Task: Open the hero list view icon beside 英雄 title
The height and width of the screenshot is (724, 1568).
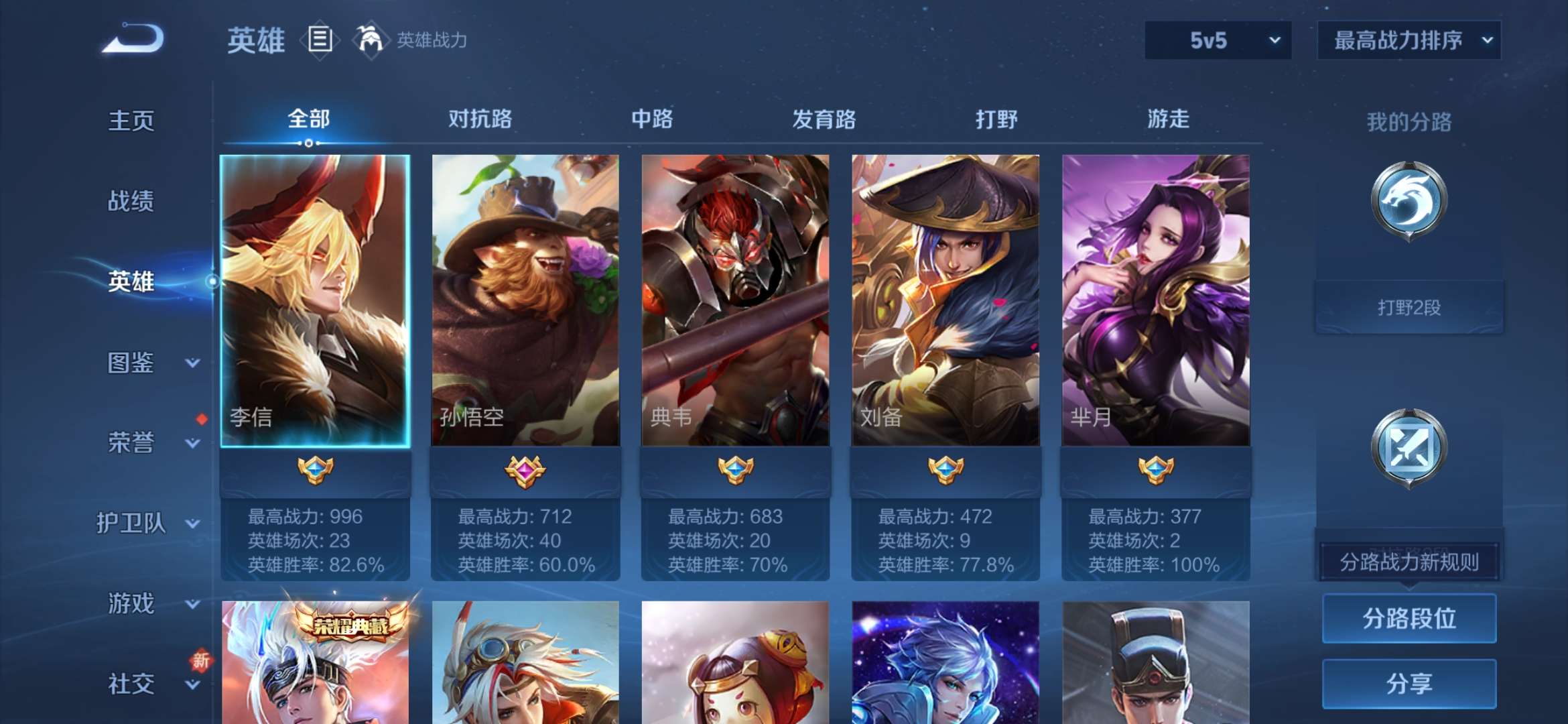Action: (x=320, y=40)
